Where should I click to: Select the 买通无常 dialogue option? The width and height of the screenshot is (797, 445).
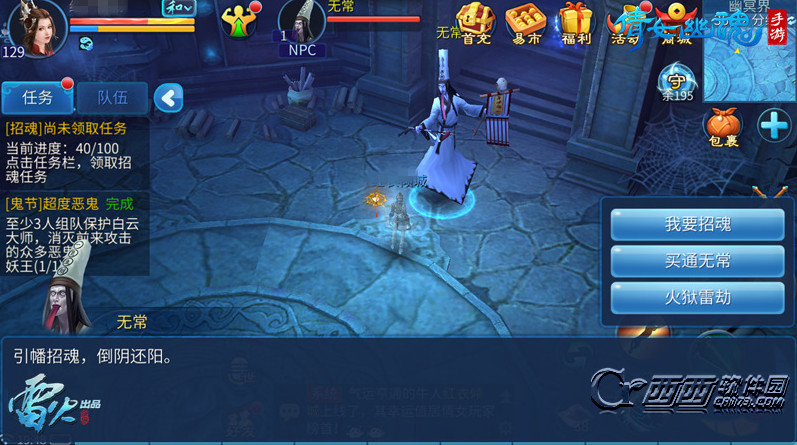697,261
